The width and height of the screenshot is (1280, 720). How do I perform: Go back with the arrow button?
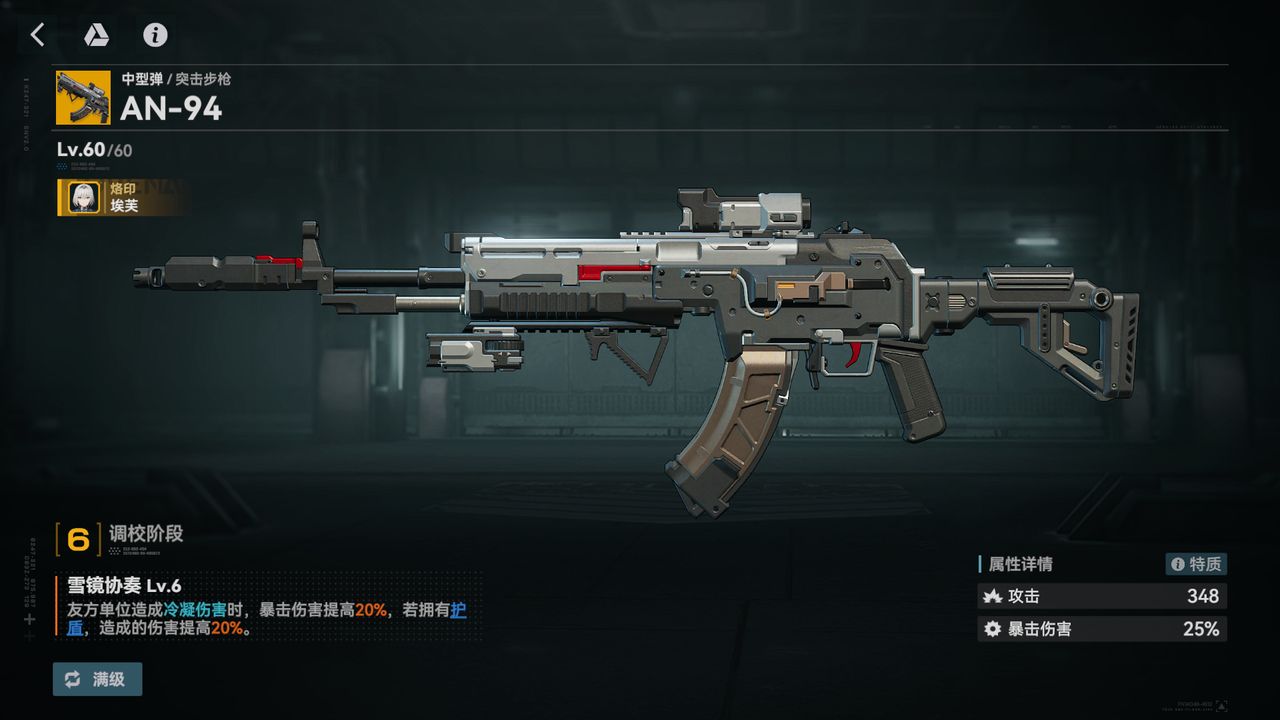(x=38, y=35)
